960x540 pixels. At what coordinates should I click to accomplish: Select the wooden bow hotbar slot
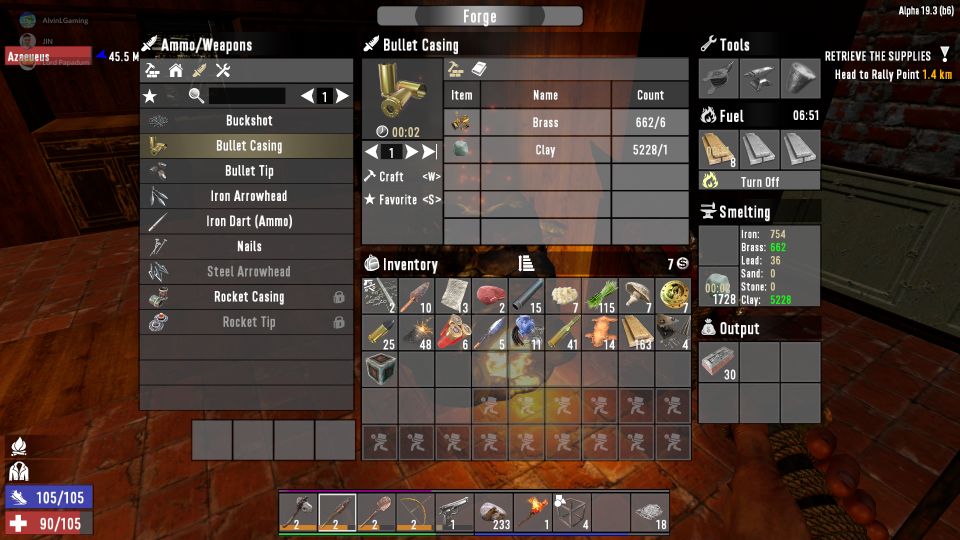point(416,512)
